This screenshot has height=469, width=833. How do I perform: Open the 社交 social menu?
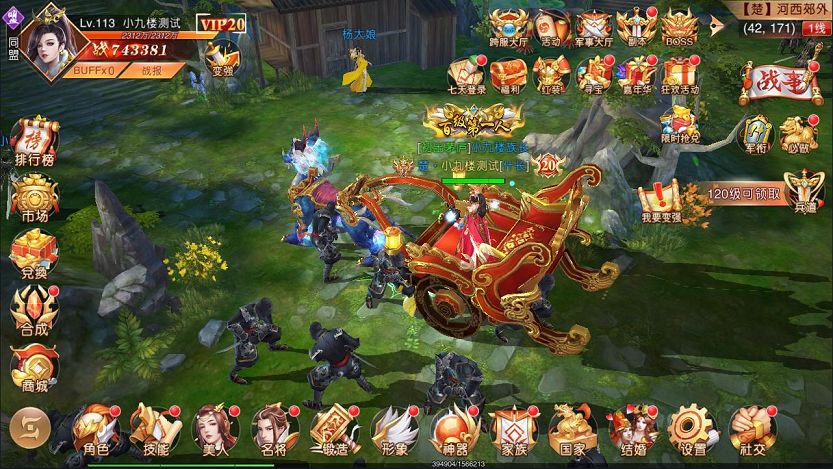click(x=745, y=429)
